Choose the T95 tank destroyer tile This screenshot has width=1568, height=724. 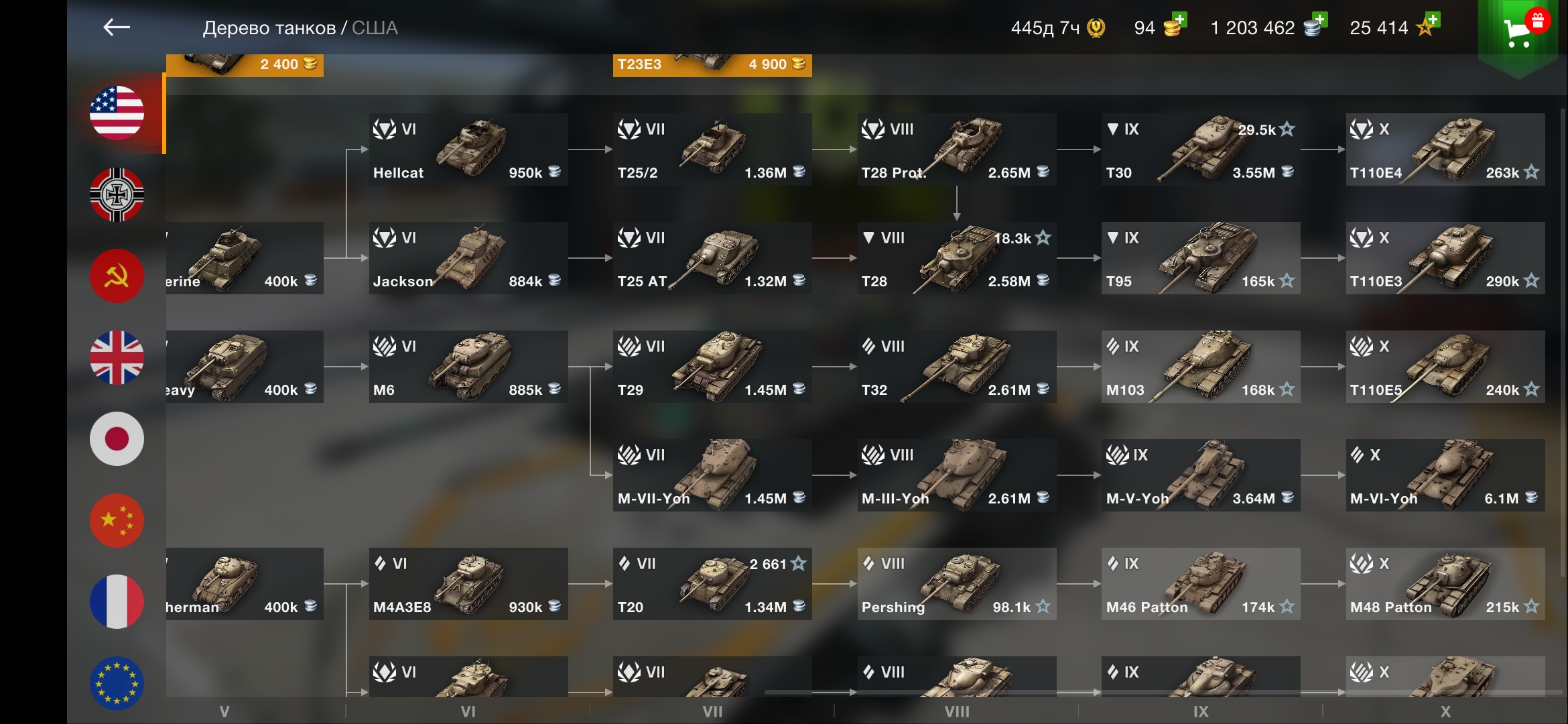pyautogui.click(x=1201, y=258)
